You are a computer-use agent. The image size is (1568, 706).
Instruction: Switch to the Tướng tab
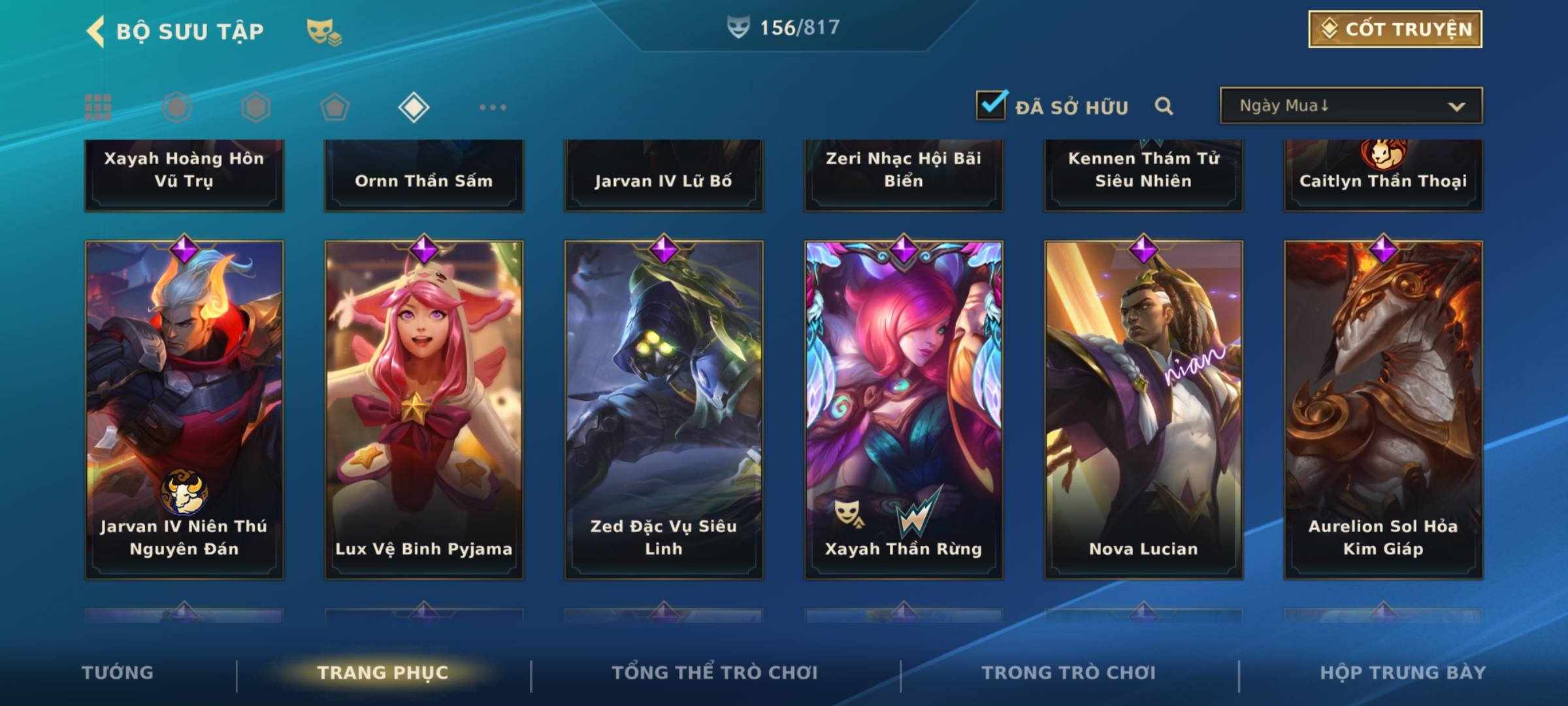tap(118, 673)
